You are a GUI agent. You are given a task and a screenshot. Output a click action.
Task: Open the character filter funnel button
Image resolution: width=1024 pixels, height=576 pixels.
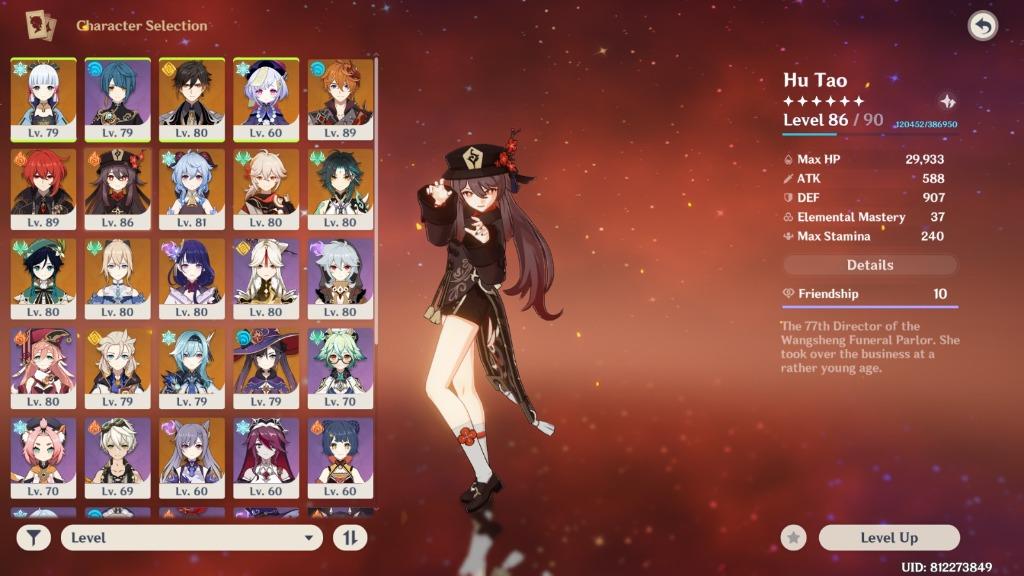click(34, 538)
